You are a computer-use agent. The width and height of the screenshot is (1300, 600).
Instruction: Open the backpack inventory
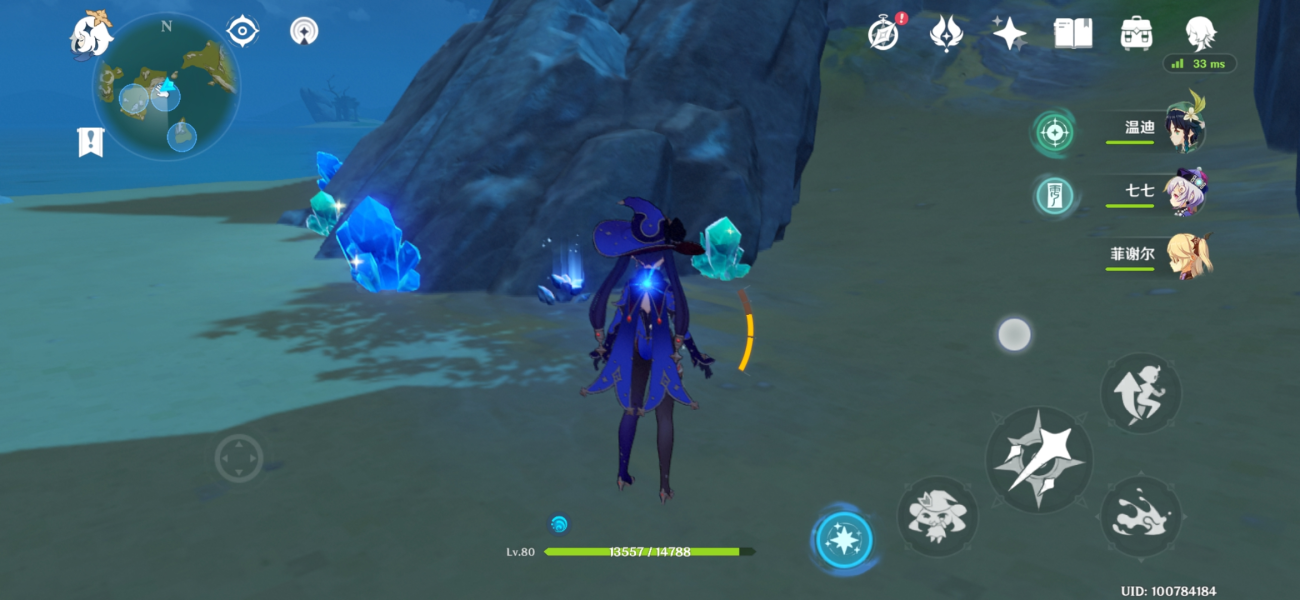(x=1136, y=33)
